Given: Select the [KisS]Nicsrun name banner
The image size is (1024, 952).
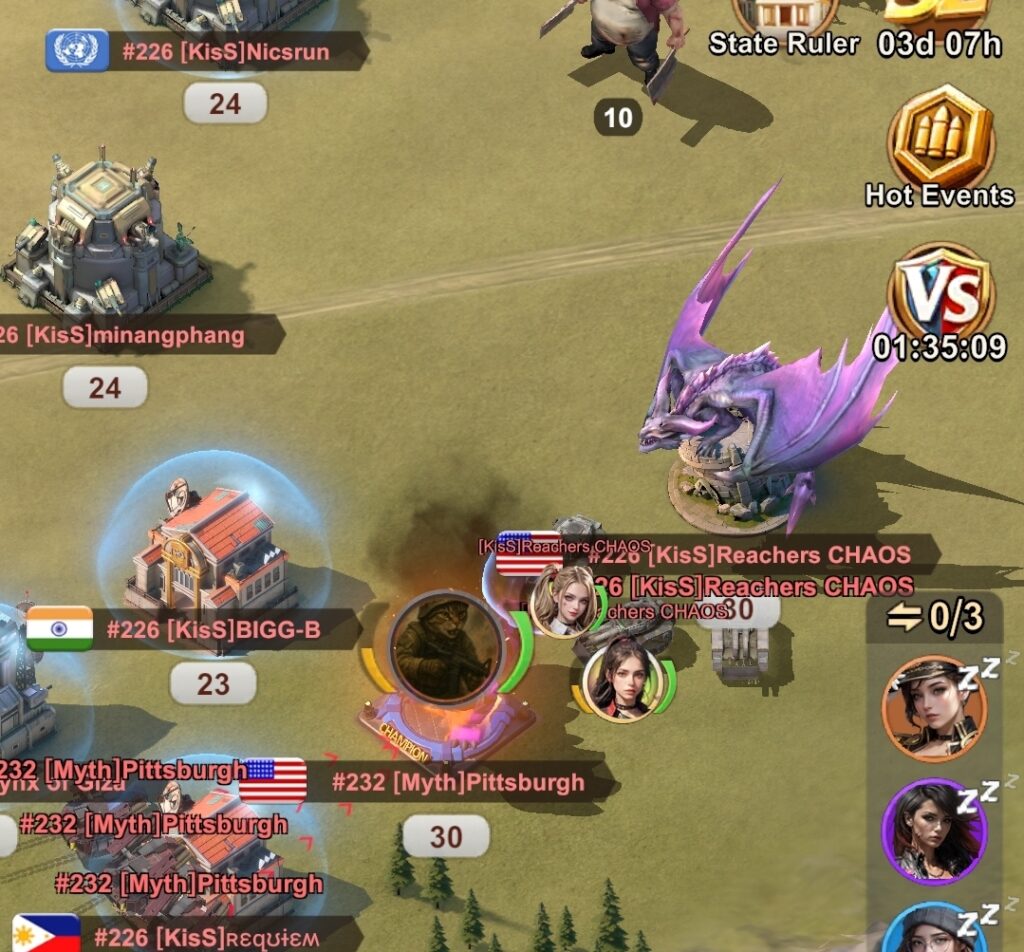Looking at the screenshot, I should [x=225, y=51].
